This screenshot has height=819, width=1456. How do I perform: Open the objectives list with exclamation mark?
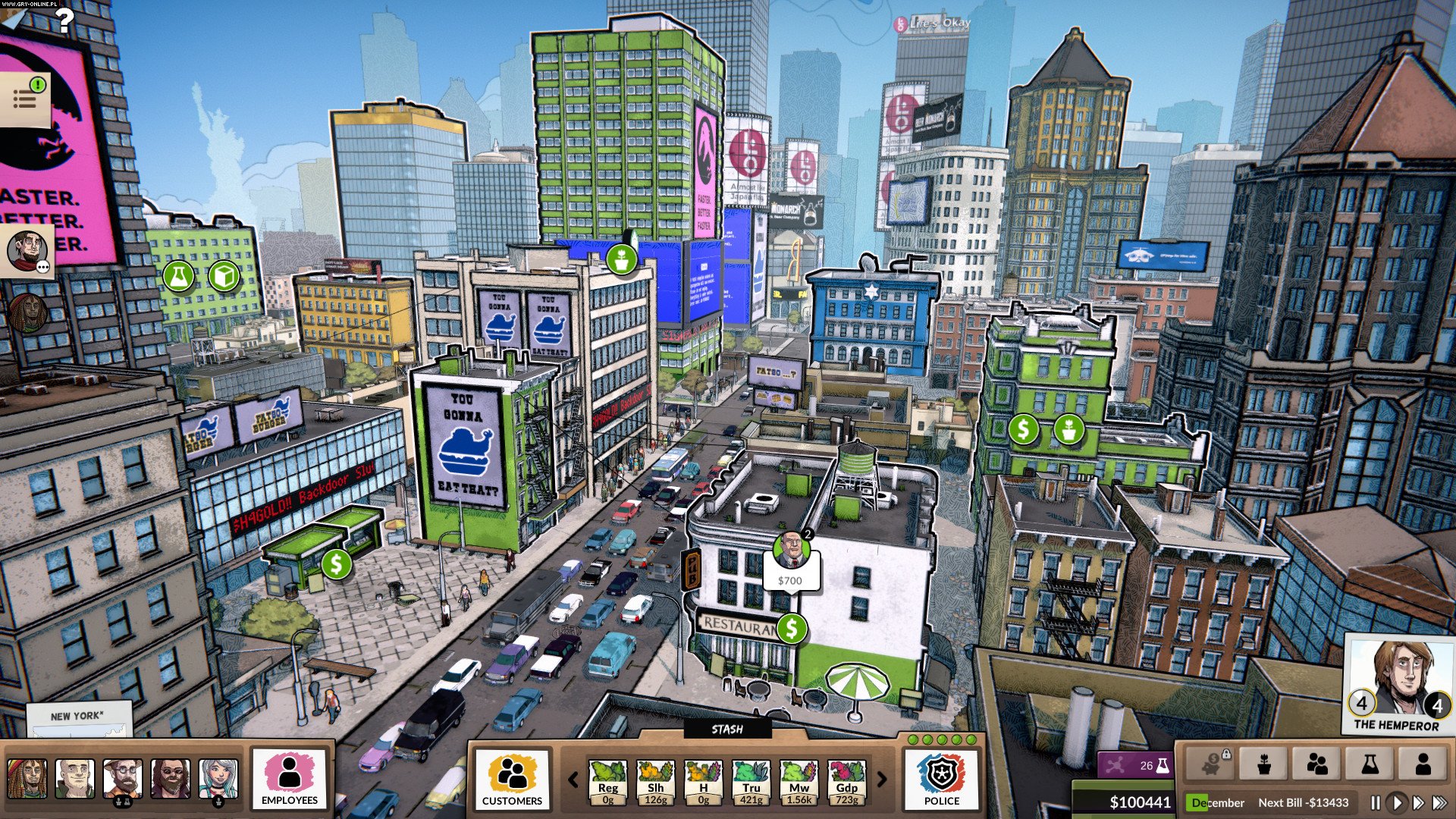26,97
